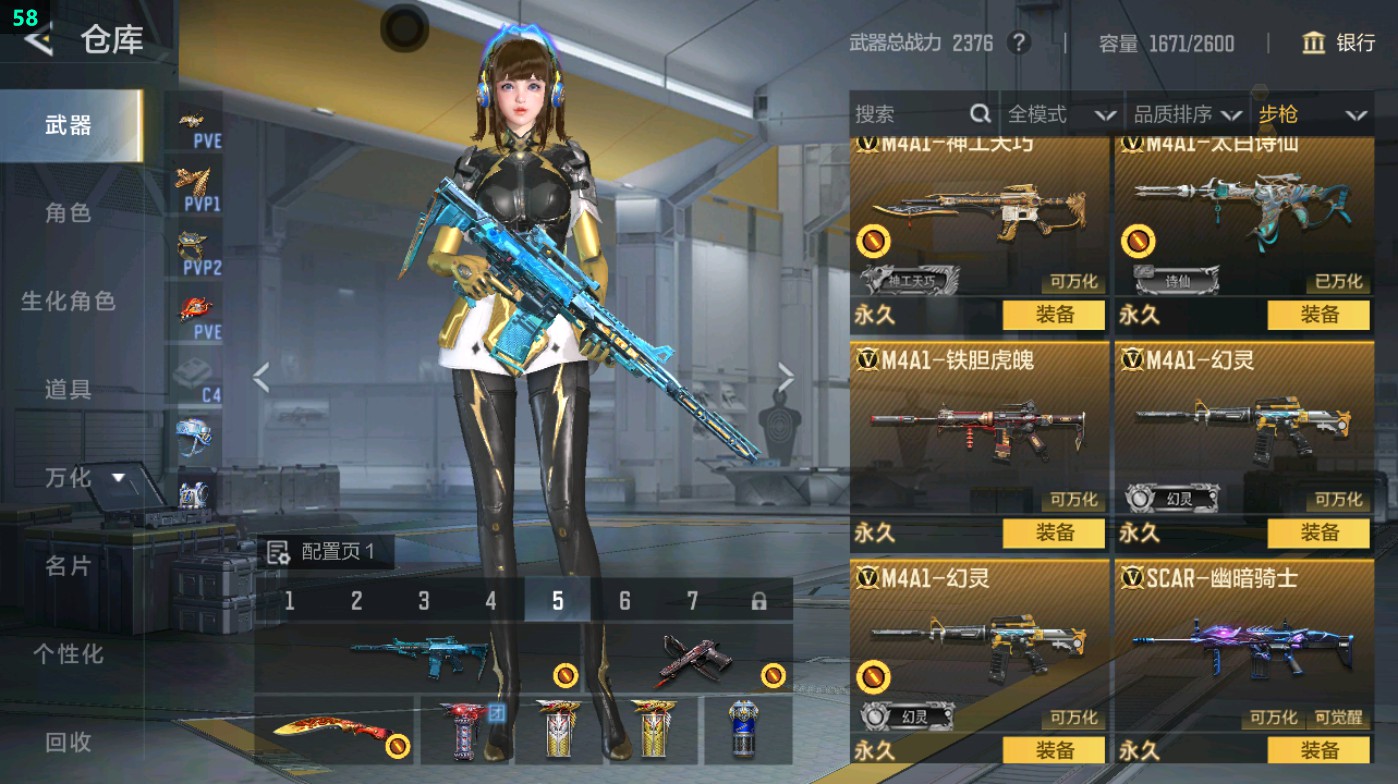This screenshot has width=1398, height=784.
Task: Rotate character with the right arrow
Action: (x=785, y=378)
